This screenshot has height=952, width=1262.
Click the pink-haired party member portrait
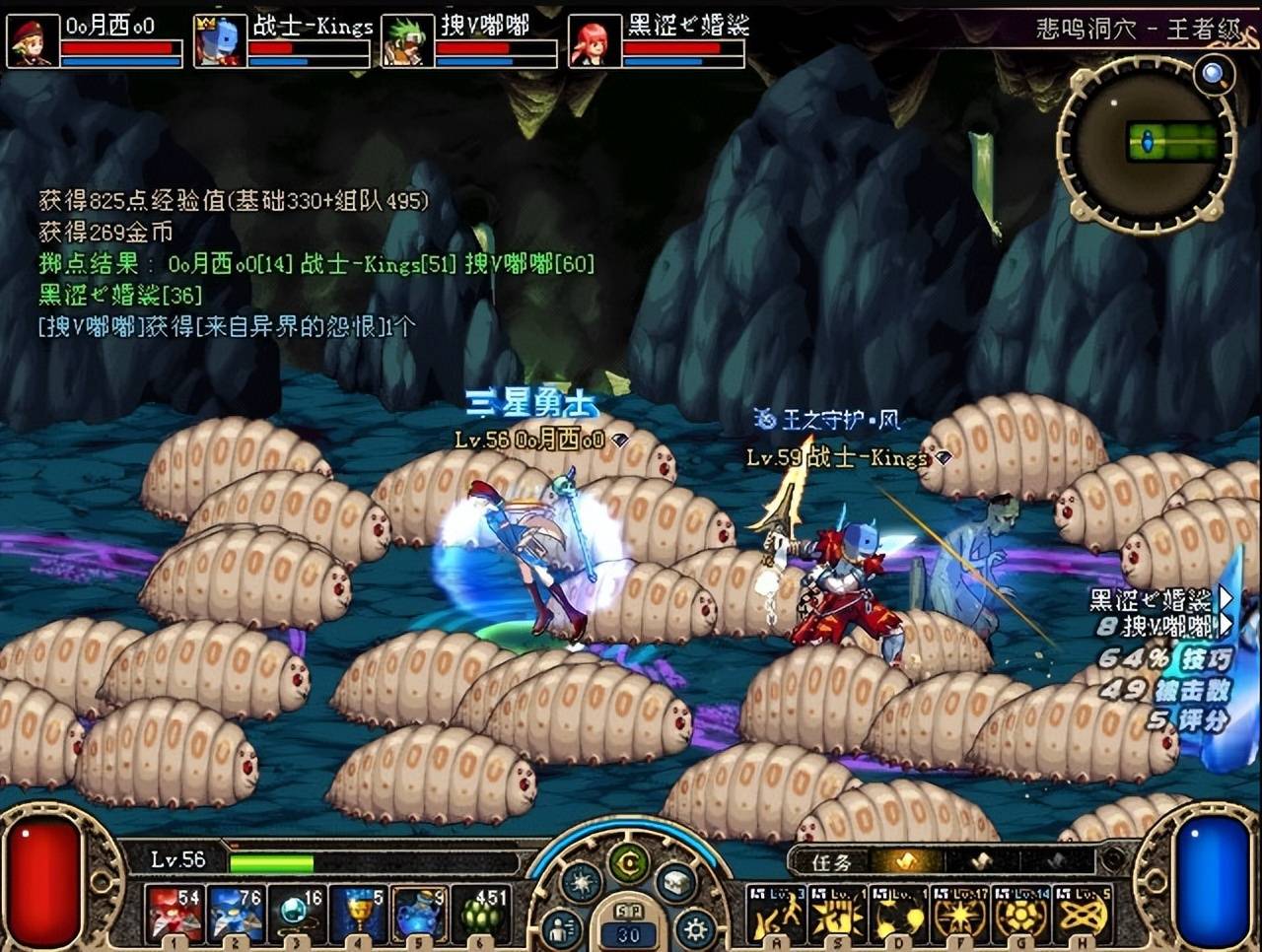594,41
